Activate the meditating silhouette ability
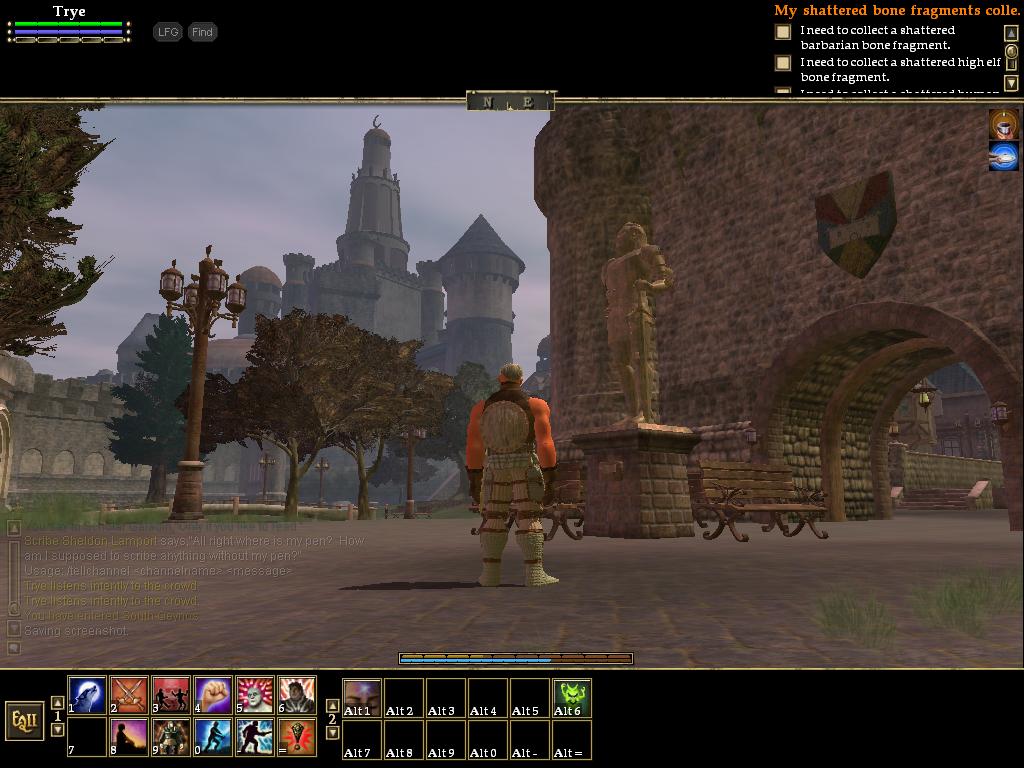 pos(129,738)
